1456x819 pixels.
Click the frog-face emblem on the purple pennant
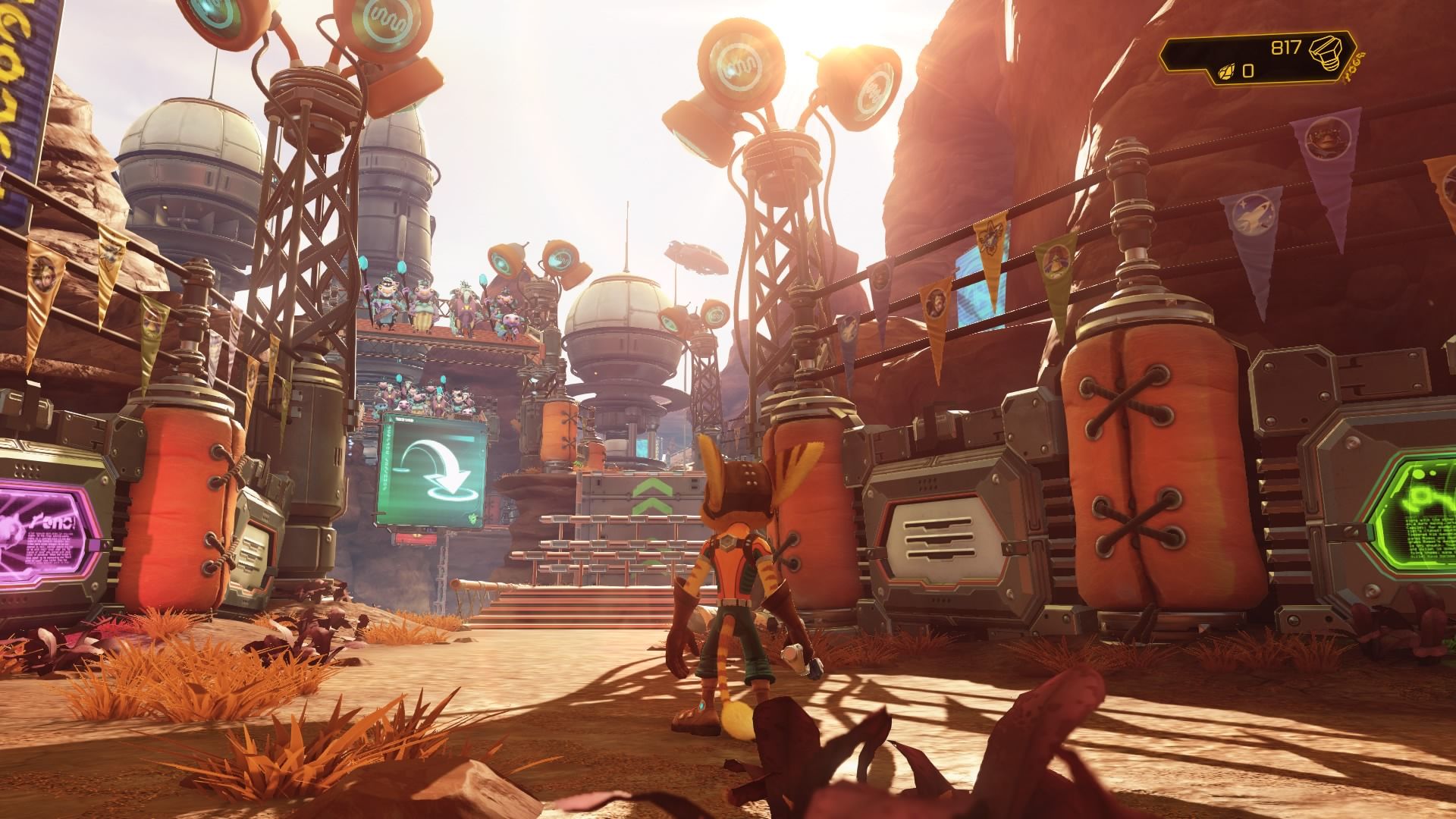coord(1326,140)
